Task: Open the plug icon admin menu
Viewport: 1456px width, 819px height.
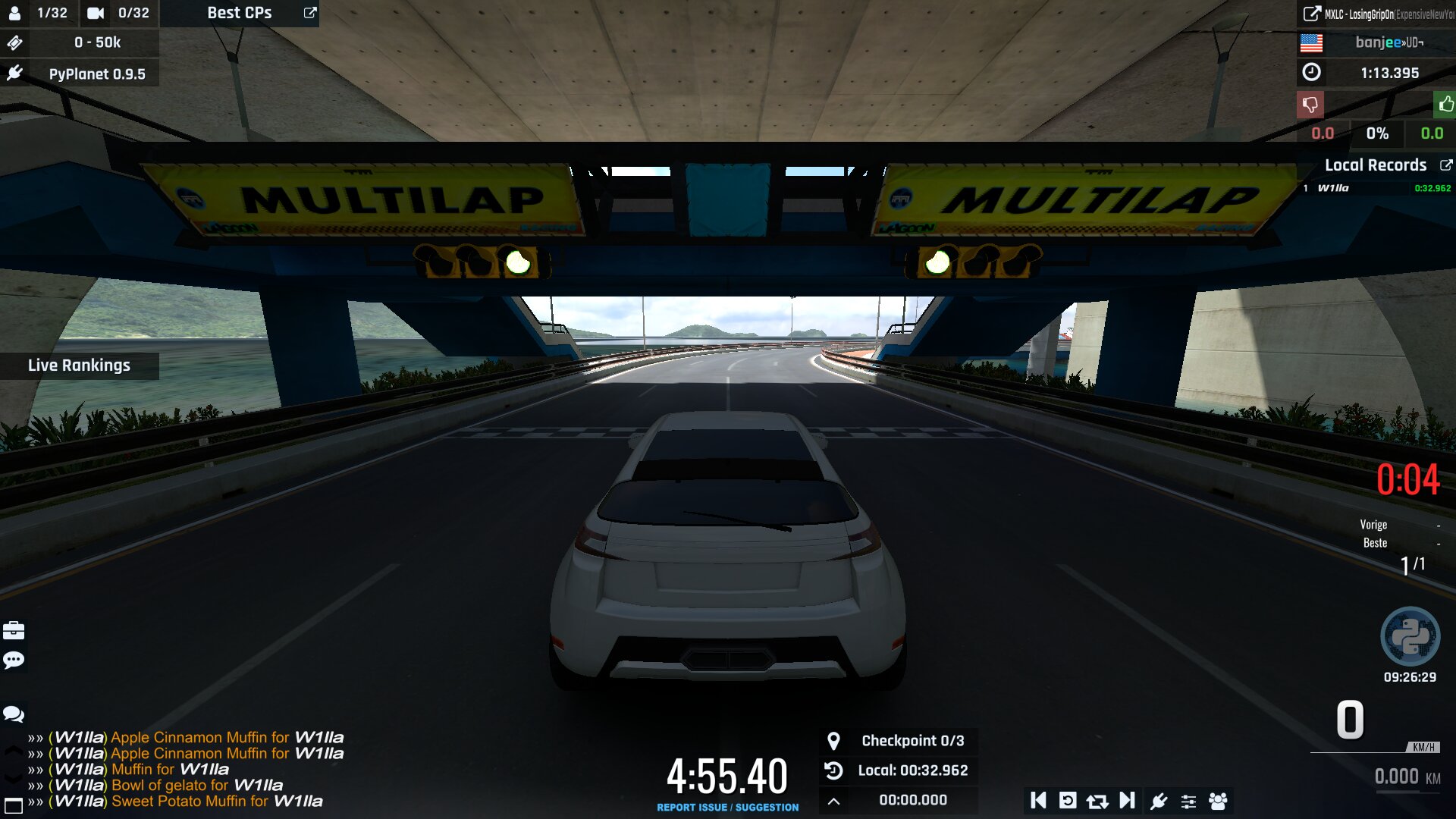Action: [1159, 801]
